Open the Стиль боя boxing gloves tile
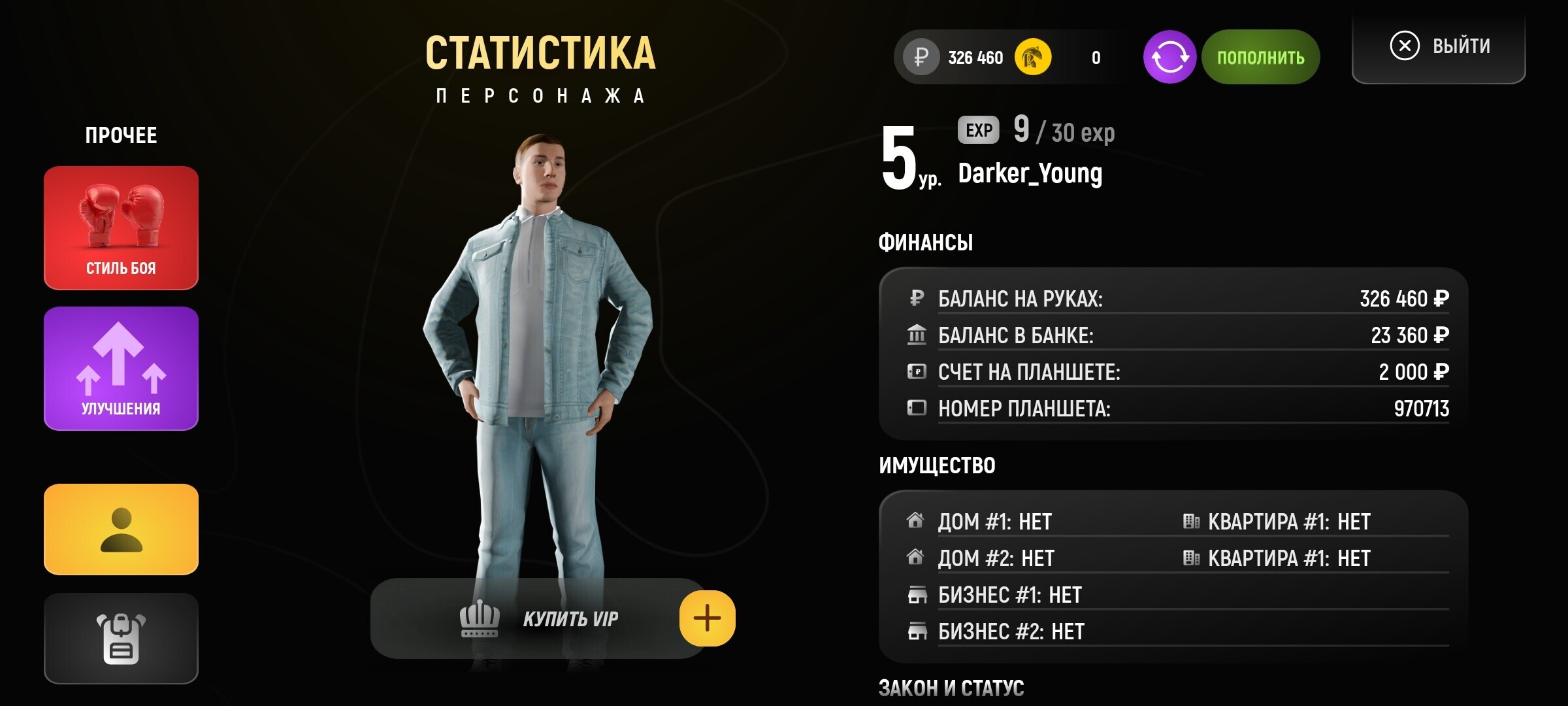1568x706 pixels. pos(121,227)
